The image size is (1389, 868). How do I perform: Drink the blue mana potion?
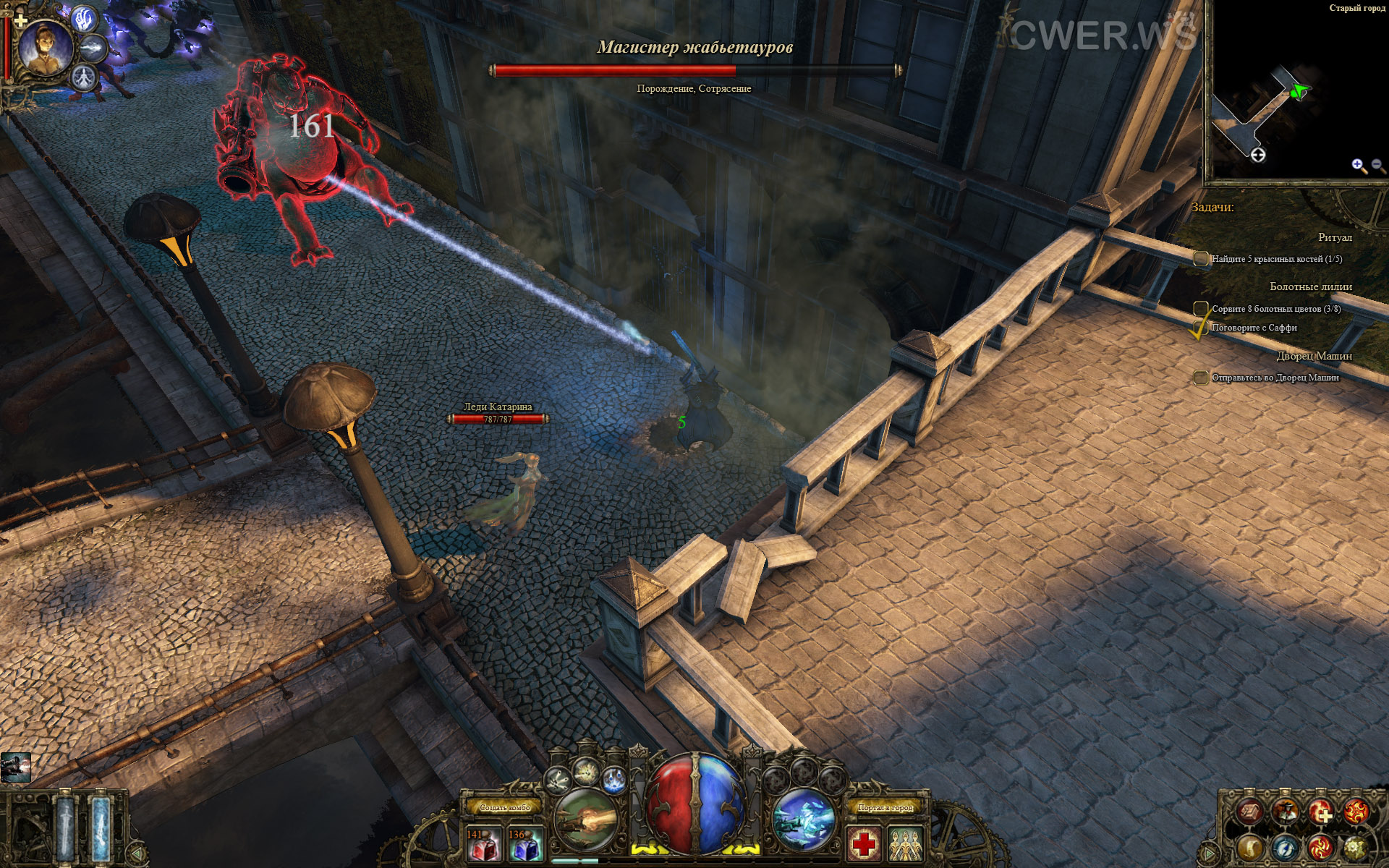(x=526, y=845)
